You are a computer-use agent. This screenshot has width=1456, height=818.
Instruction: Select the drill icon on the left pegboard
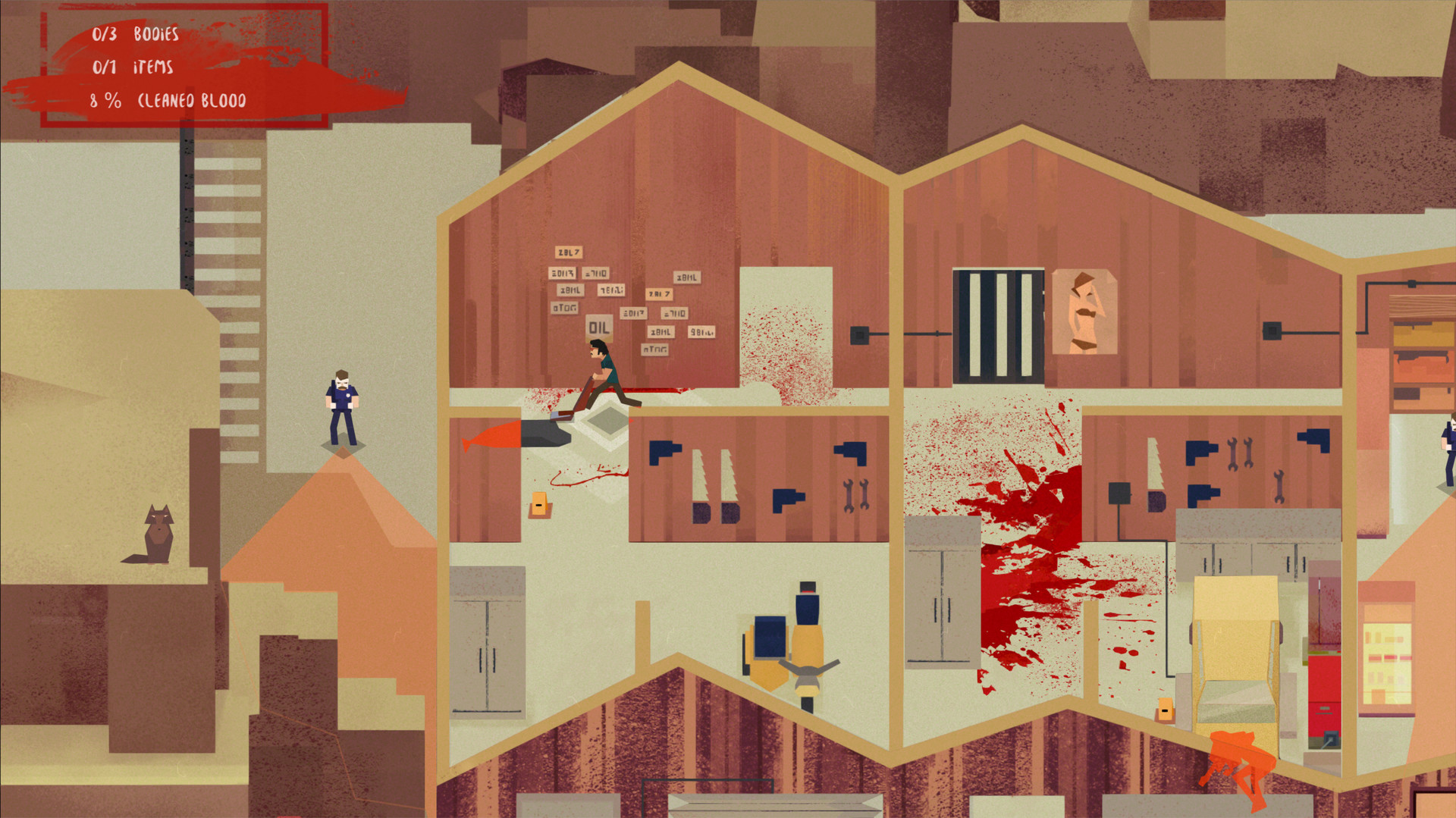coord(666,453)
